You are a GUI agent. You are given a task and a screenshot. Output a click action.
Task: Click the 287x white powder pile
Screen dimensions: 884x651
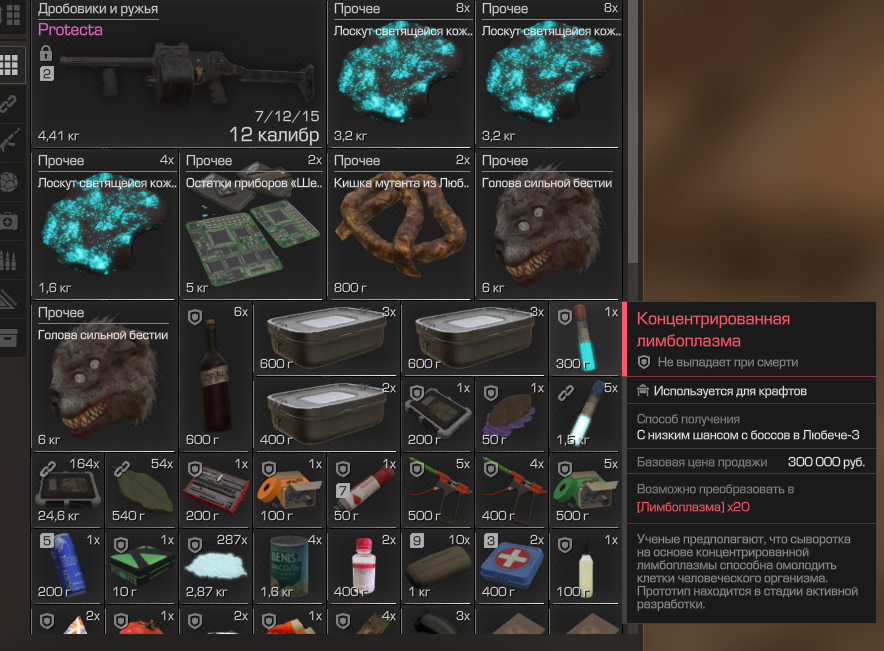point(215,566)
